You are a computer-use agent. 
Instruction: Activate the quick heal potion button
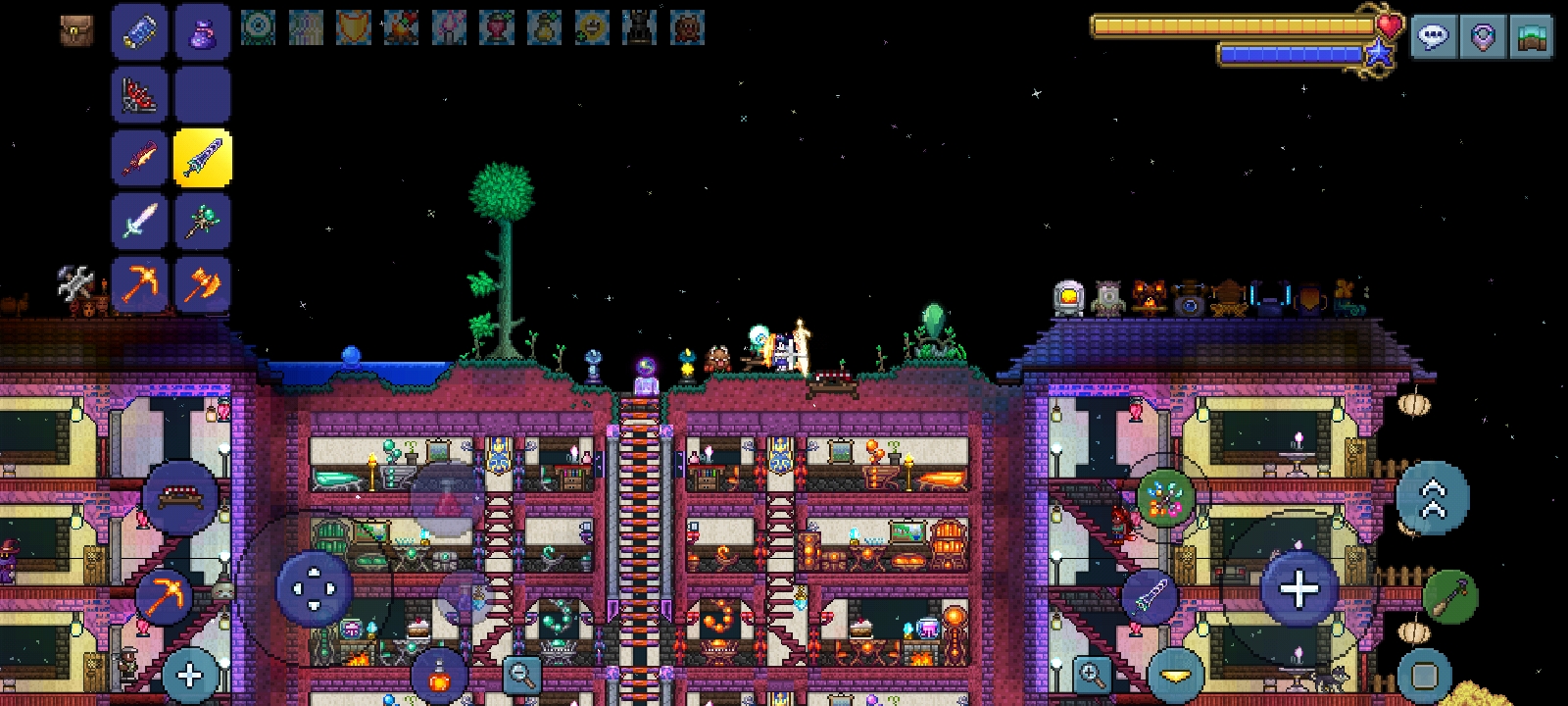(439, 676)
